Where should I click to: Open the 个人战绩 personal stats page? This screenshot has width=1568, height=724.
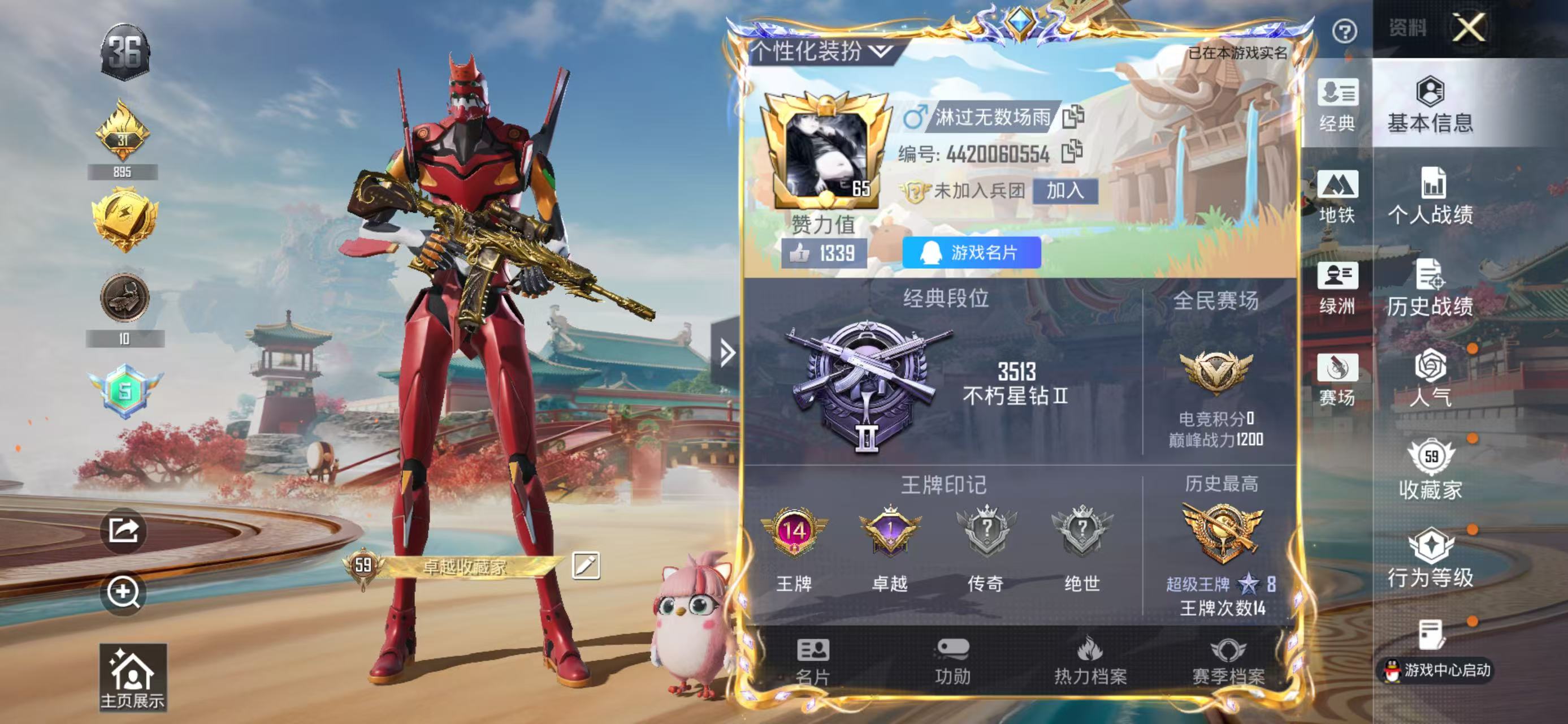click(x=1431, y=196)
